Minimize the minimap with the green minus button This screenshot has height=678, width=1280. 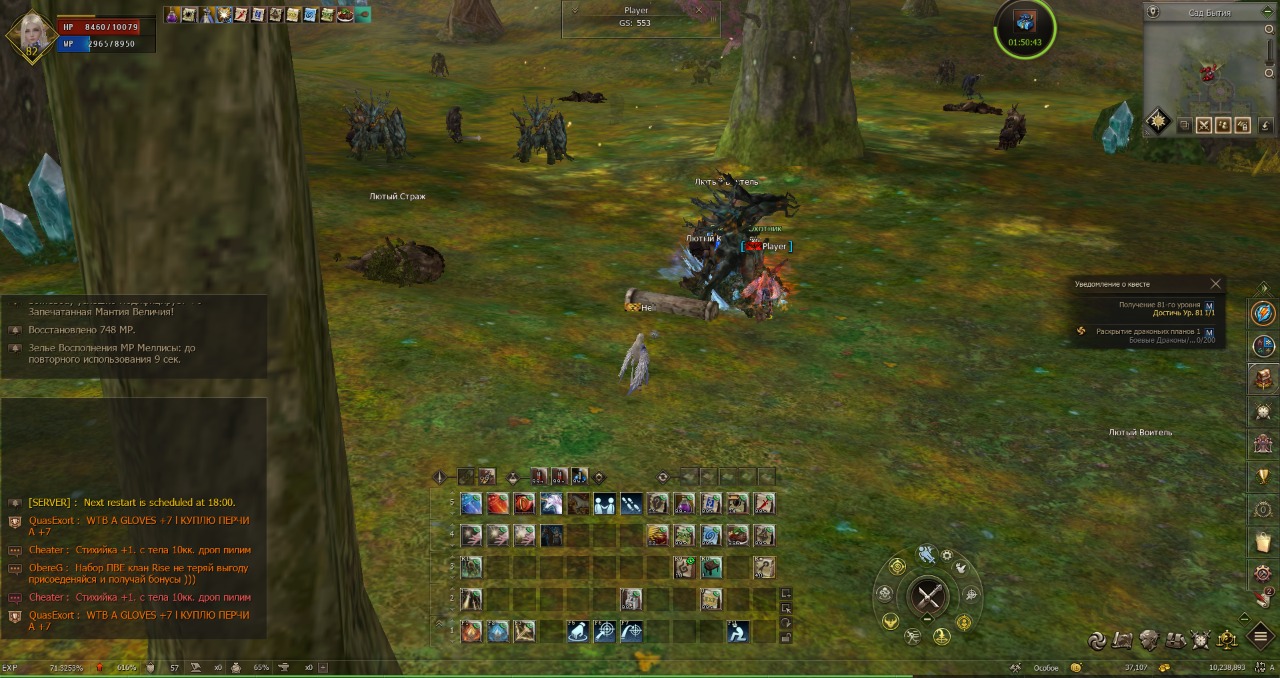[x=1267, y=12]
